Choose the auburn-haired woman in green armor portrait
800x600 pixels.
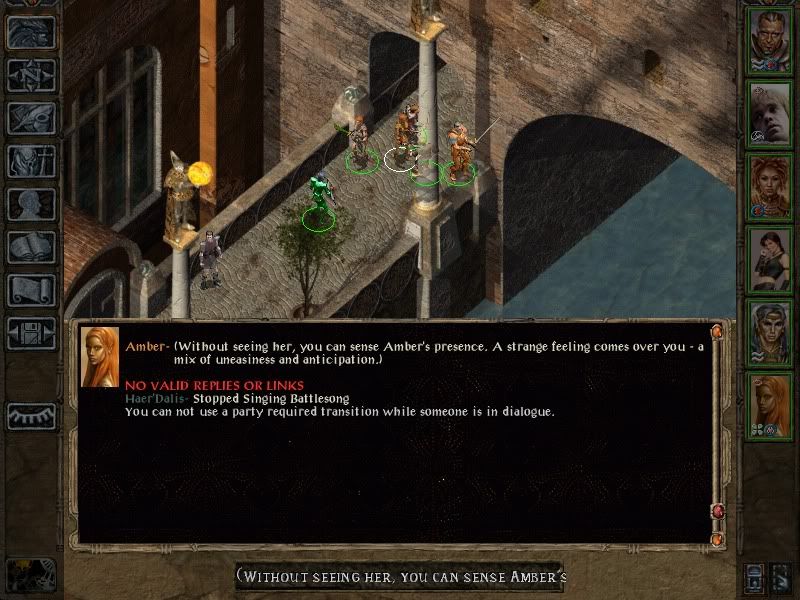click(770, 186)
